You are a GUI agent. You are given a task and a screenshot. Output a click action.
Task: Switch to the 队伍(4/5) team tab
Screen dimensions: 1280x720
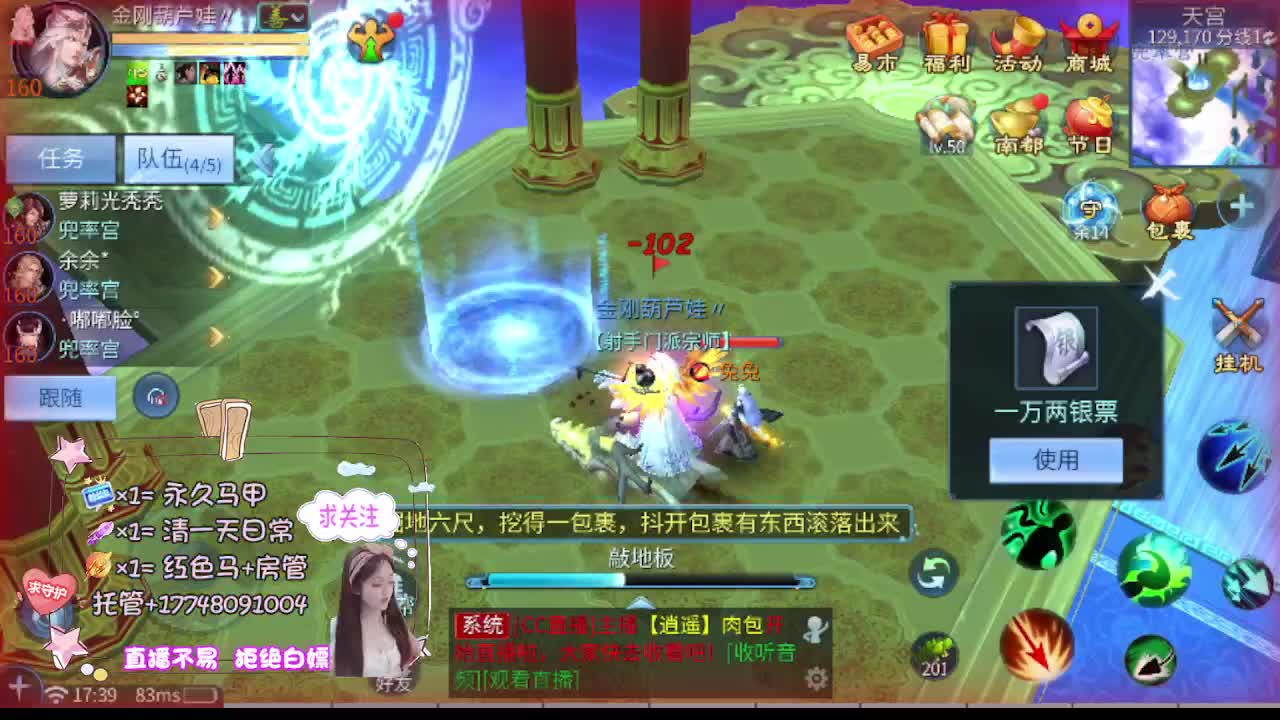178,158
